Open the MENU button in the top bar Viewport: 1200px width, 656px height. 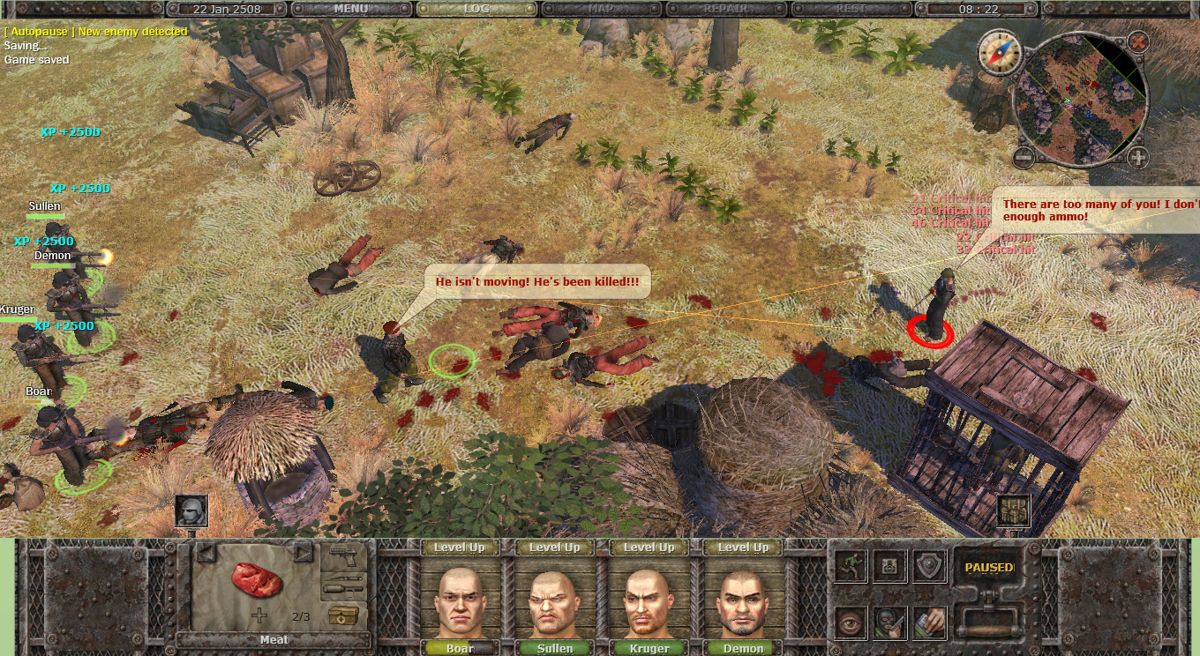[x=351, y=9]
